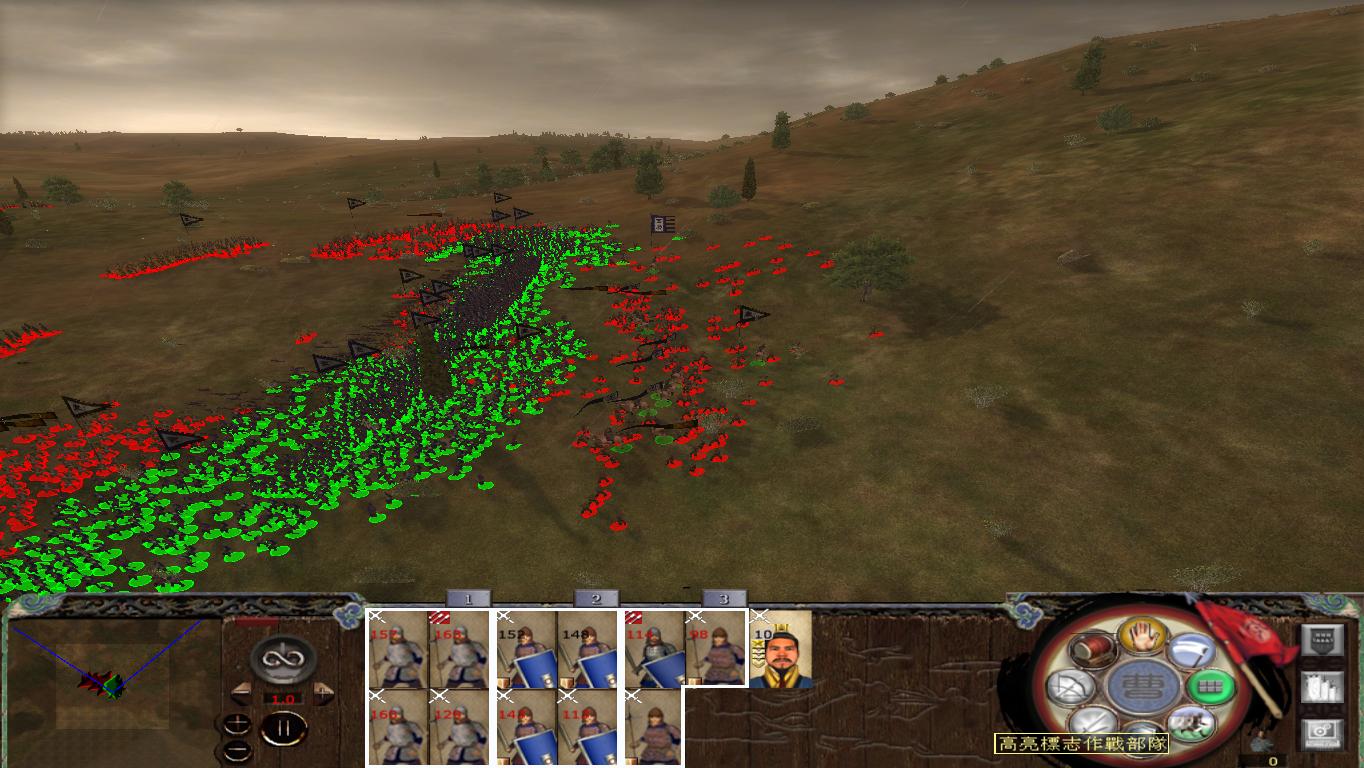
Task: Switch to unit group tab 1
Action: tap(467, 597)
